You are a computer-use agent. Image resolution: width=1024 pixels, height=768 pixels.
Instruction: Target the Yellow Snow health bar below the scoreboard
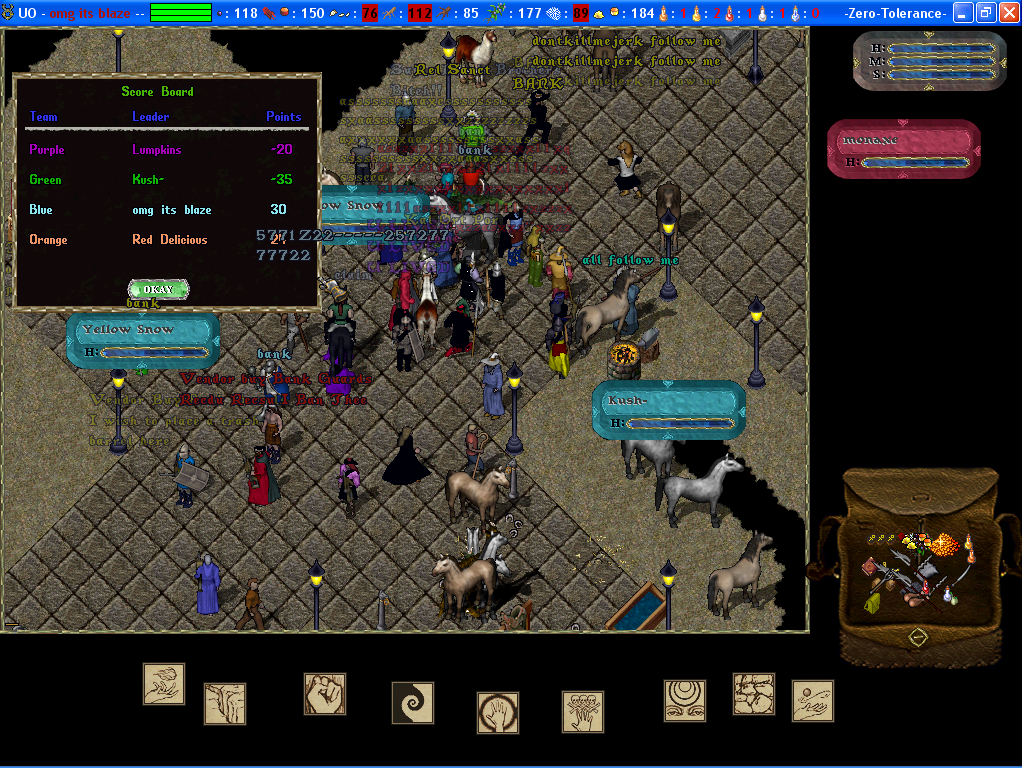(142, 339)
